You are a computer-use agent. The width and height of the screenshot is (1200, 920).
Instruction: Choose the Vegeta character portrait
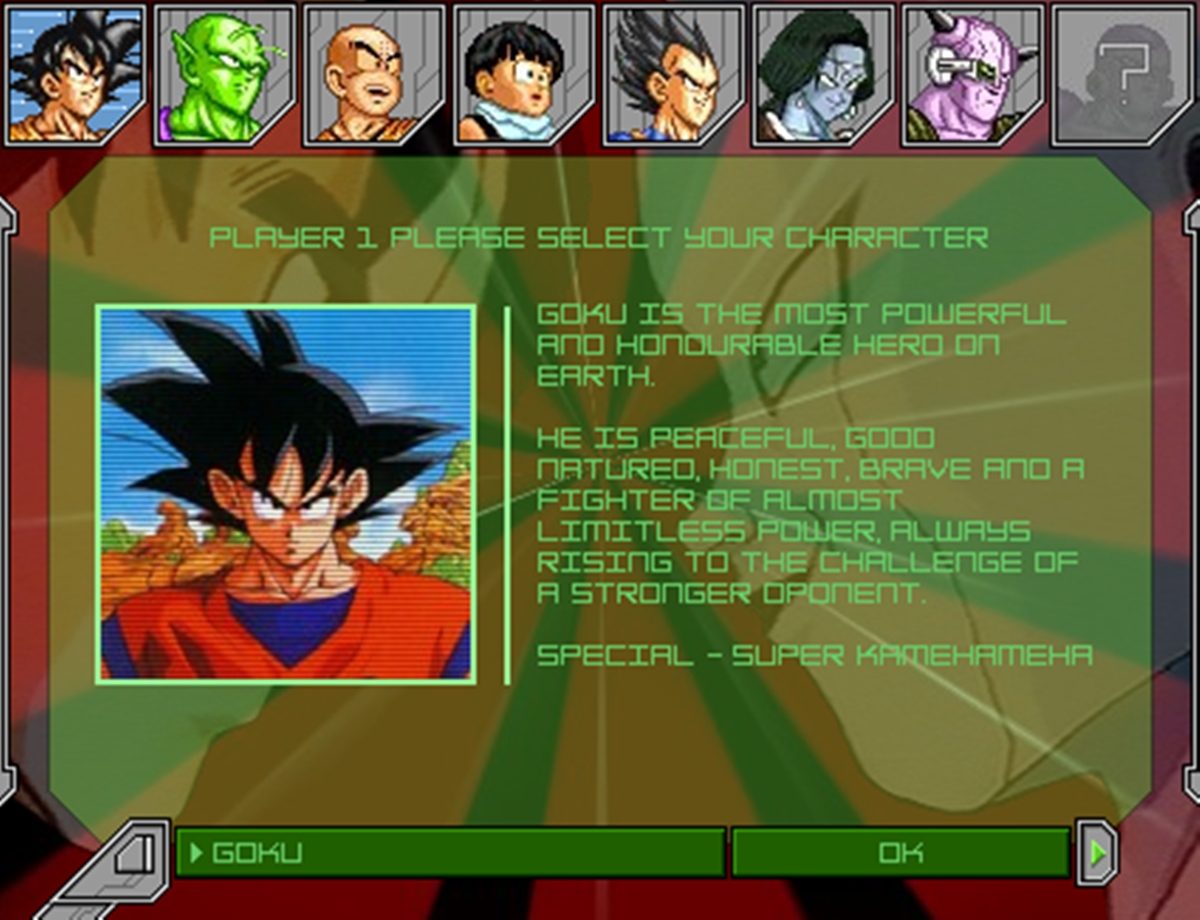[673, 73]
